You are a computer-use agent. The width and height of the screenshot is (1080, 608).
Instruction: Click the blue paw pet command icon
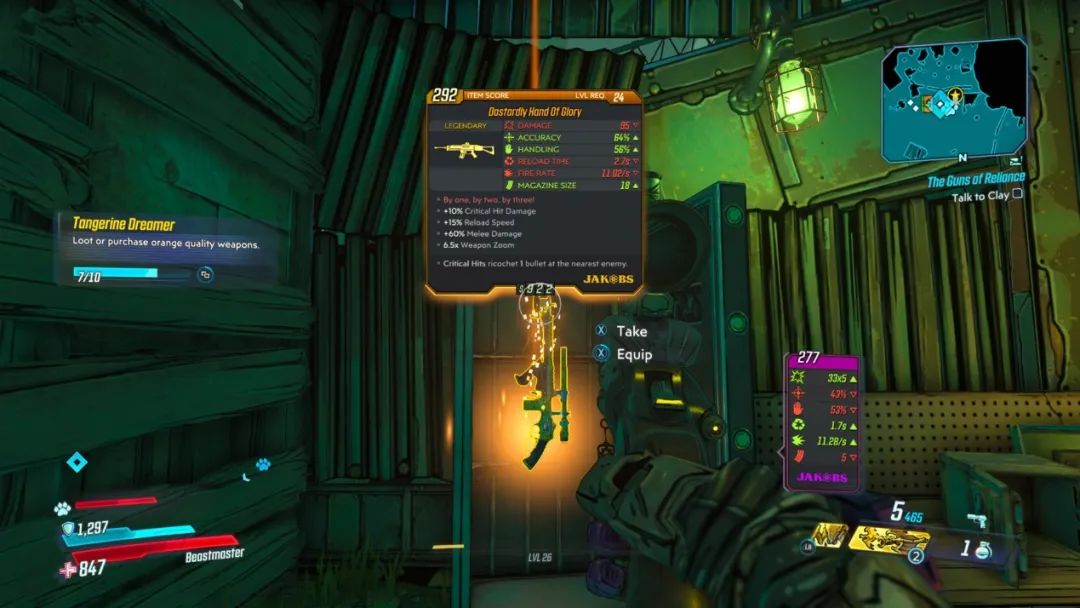click(x=262, y=464)
